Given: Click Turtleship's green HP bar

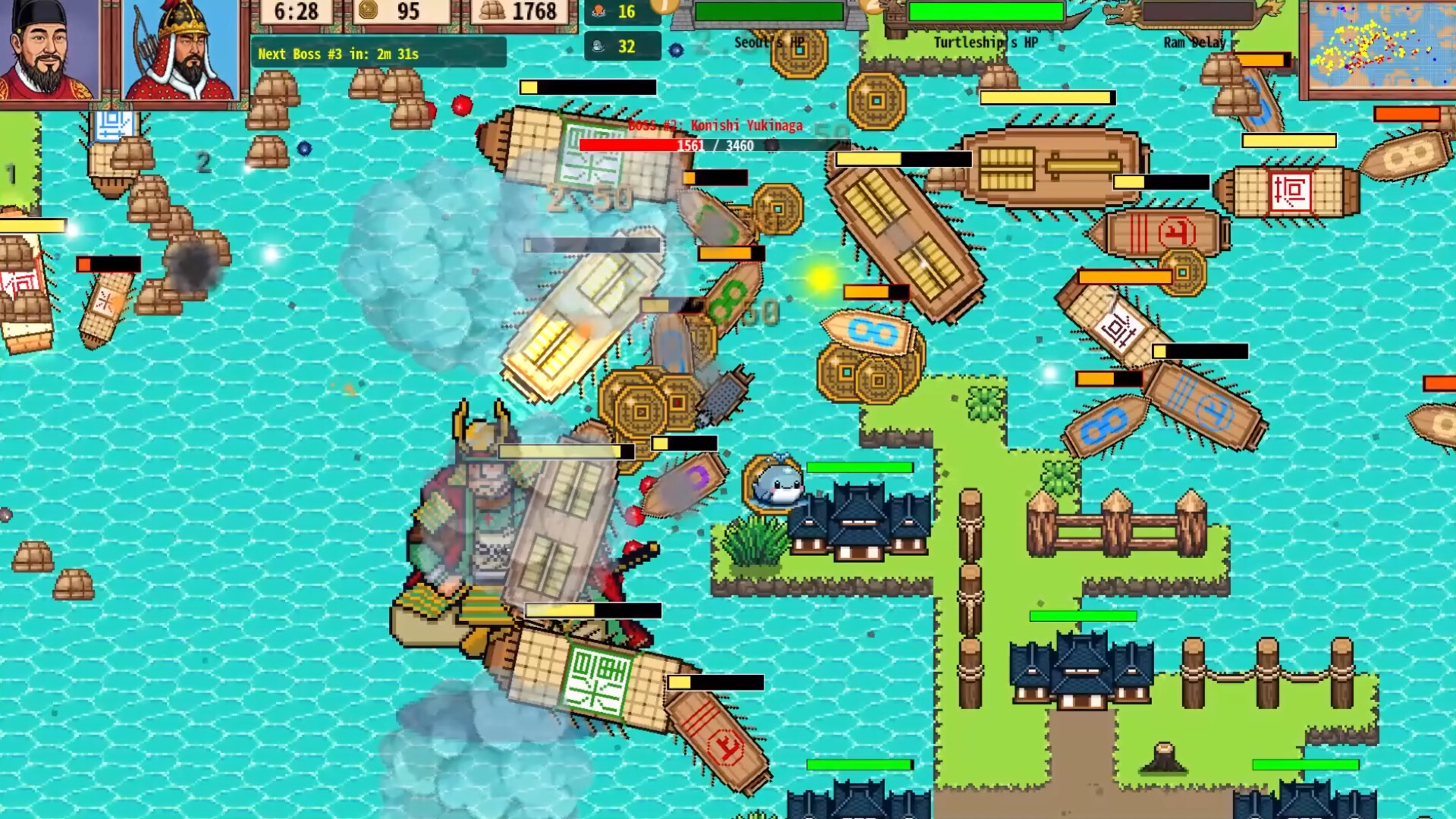Looking at the screenshot, I should click(986, 11).
